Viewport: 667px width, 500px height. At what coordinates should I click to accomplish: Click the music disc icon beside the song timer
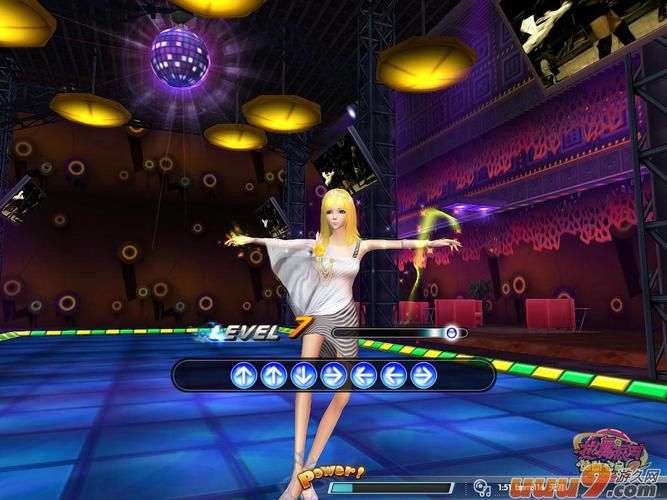point(483,488)
